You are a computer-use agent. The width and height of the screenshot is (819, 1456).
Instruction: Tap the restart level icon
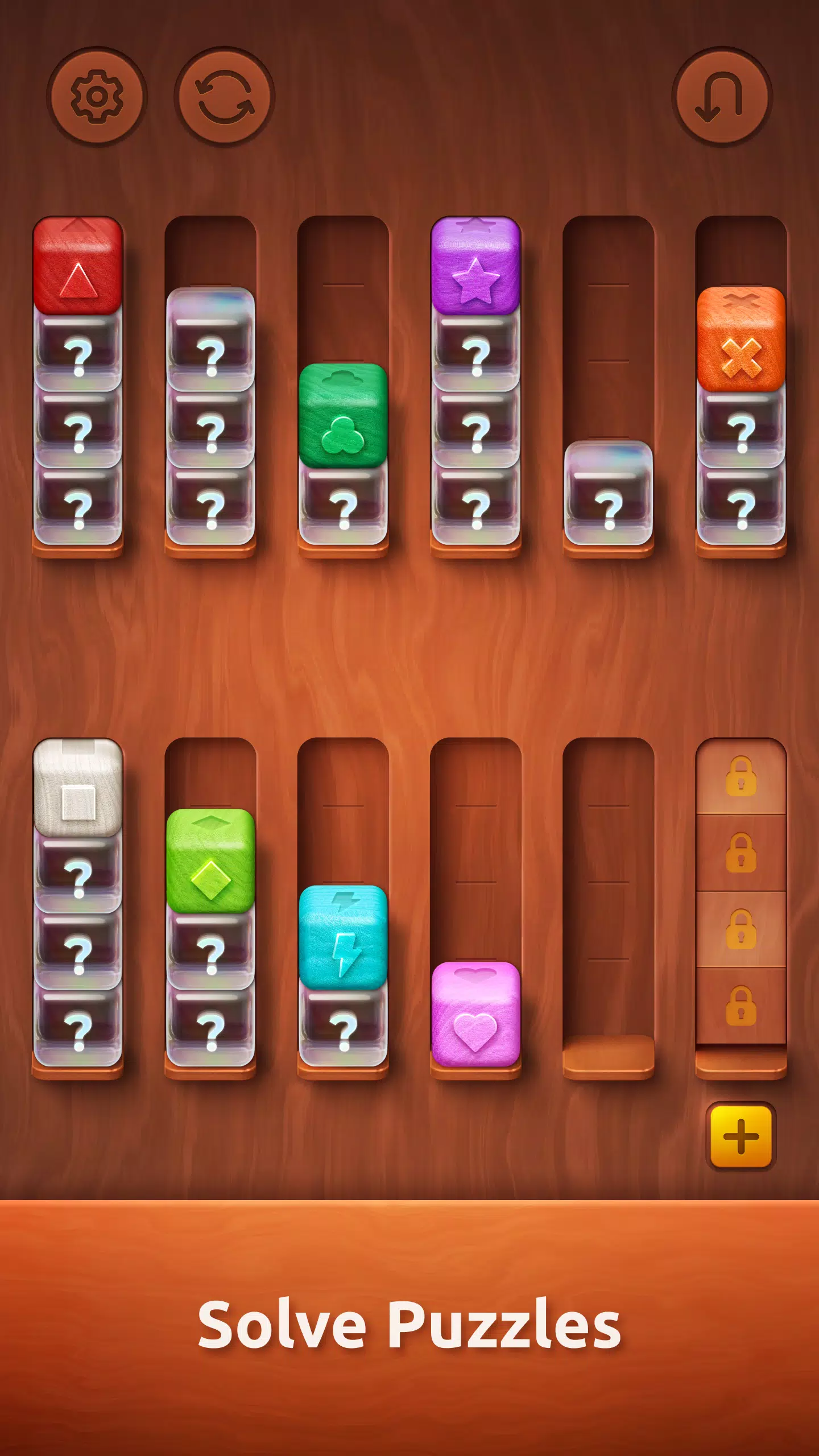pyautogui.click(x=225, y=97)
